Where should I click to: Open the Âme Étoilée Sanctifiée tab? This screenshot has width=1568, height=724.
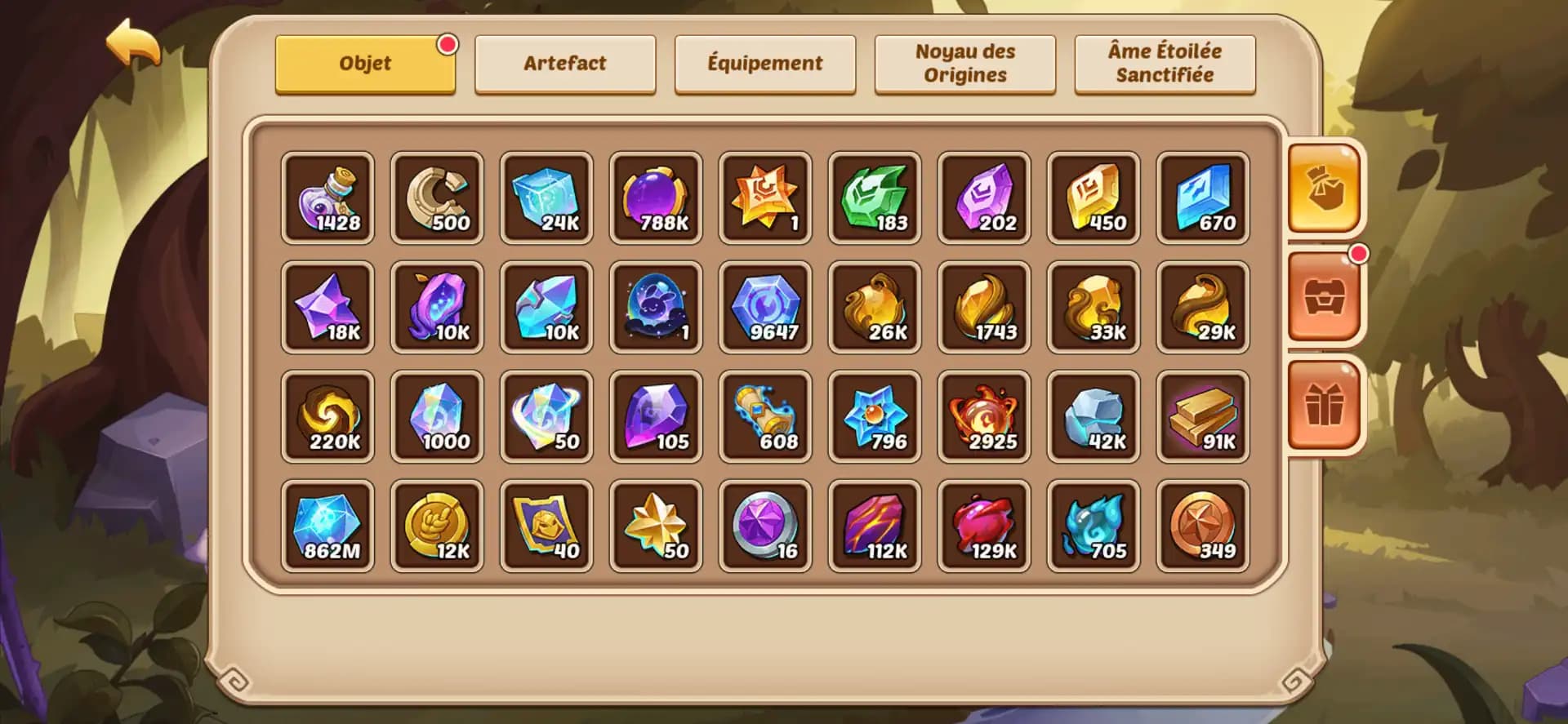pyautogui.click(x=1164, y=63)
